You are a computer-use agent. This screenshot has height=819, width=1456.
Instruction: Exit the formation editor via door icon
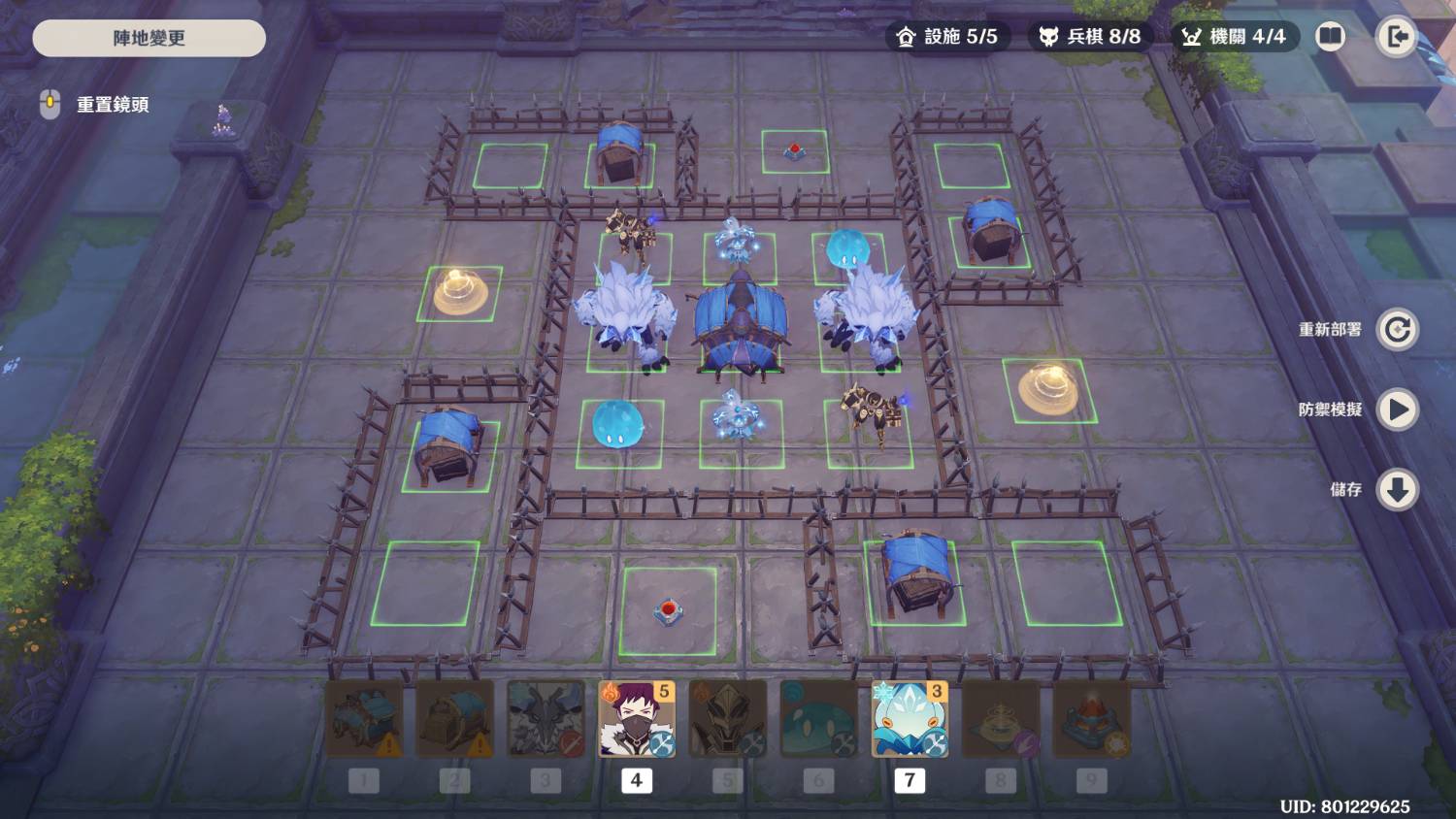[1397, 37]
